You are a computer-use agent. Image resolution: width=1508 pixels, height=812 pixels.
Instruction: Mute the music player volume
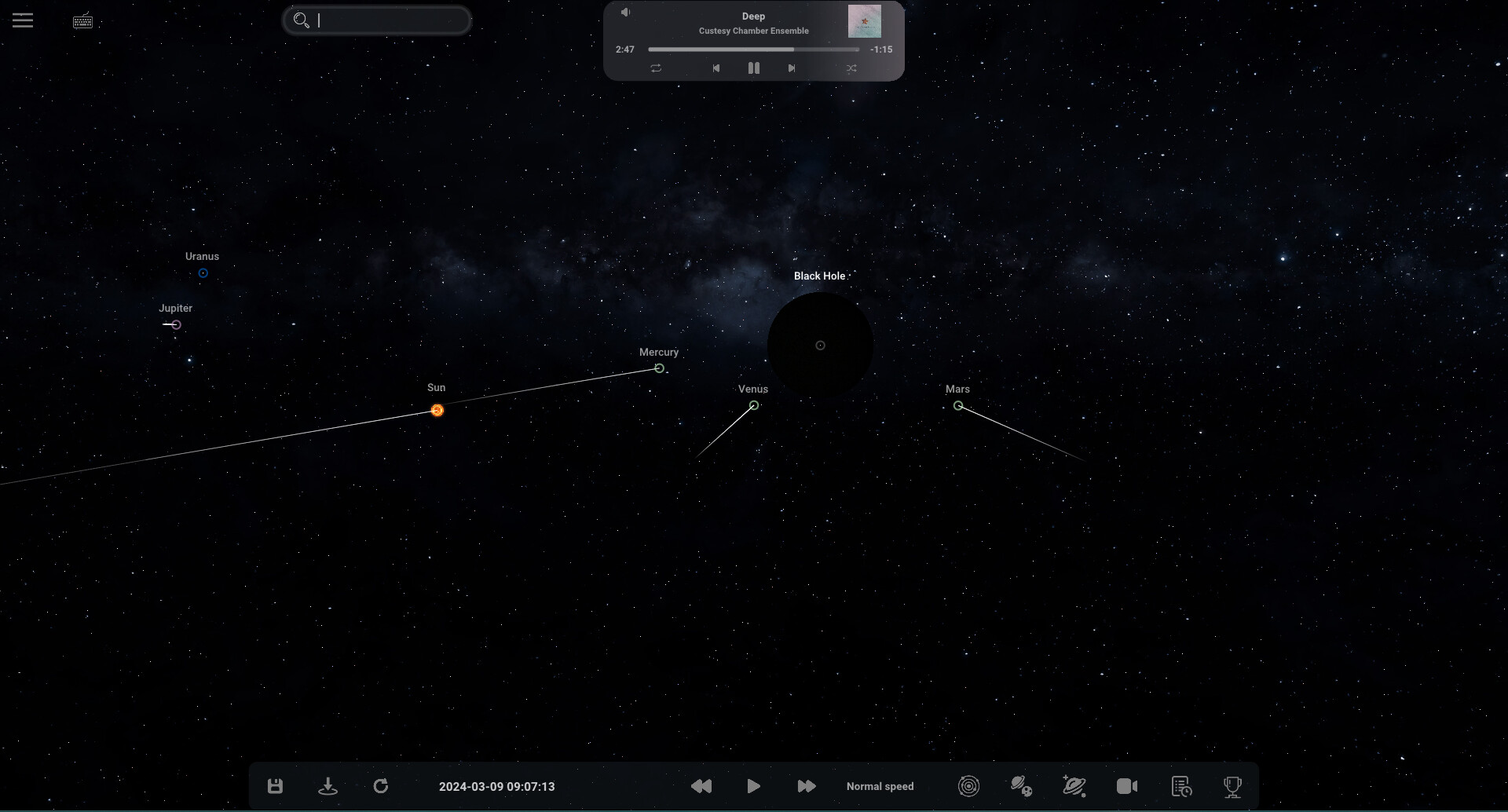(x=626, y=12)
